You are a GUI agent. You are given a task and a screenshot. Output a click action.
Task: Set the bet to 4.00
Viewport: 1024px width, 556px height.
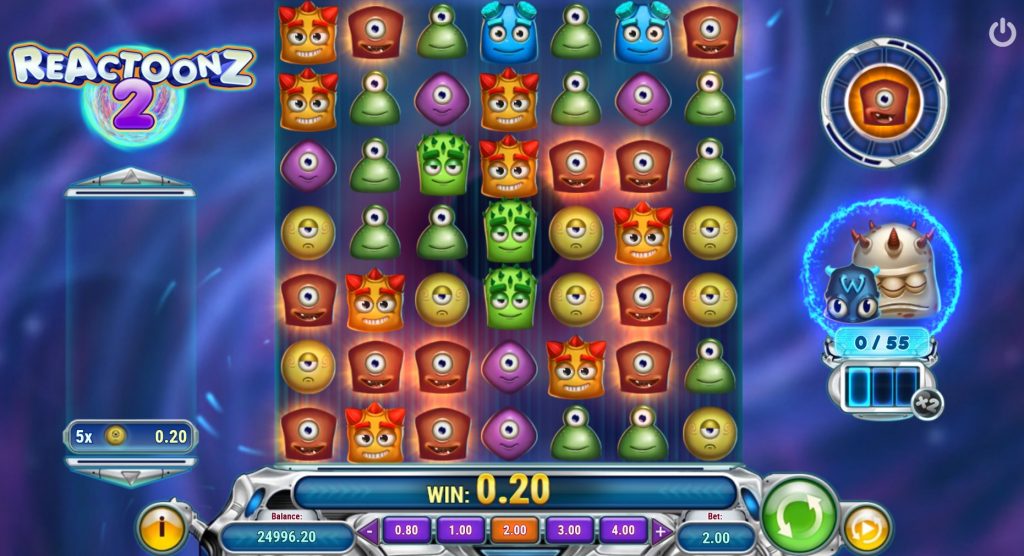coord(622,530)
